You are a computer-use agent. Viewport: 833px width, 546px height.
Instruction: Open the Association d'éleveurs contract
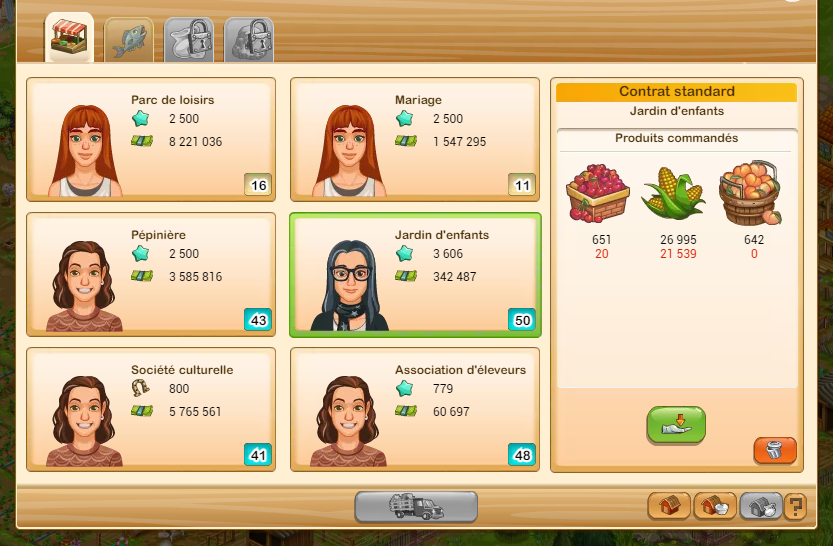pos(415,408)
